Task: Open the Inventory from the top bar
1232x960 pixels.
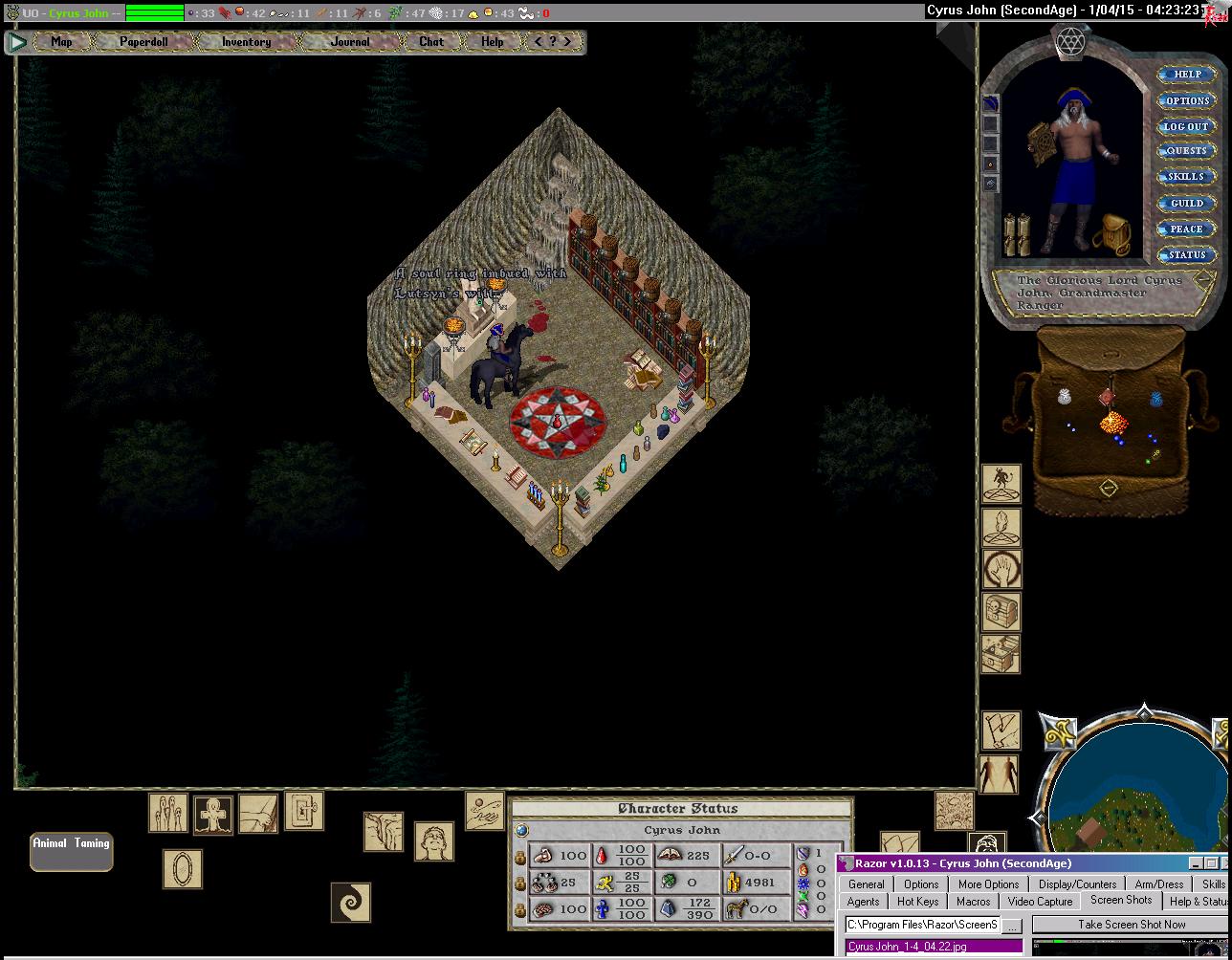Action: [x=246, y=42]
